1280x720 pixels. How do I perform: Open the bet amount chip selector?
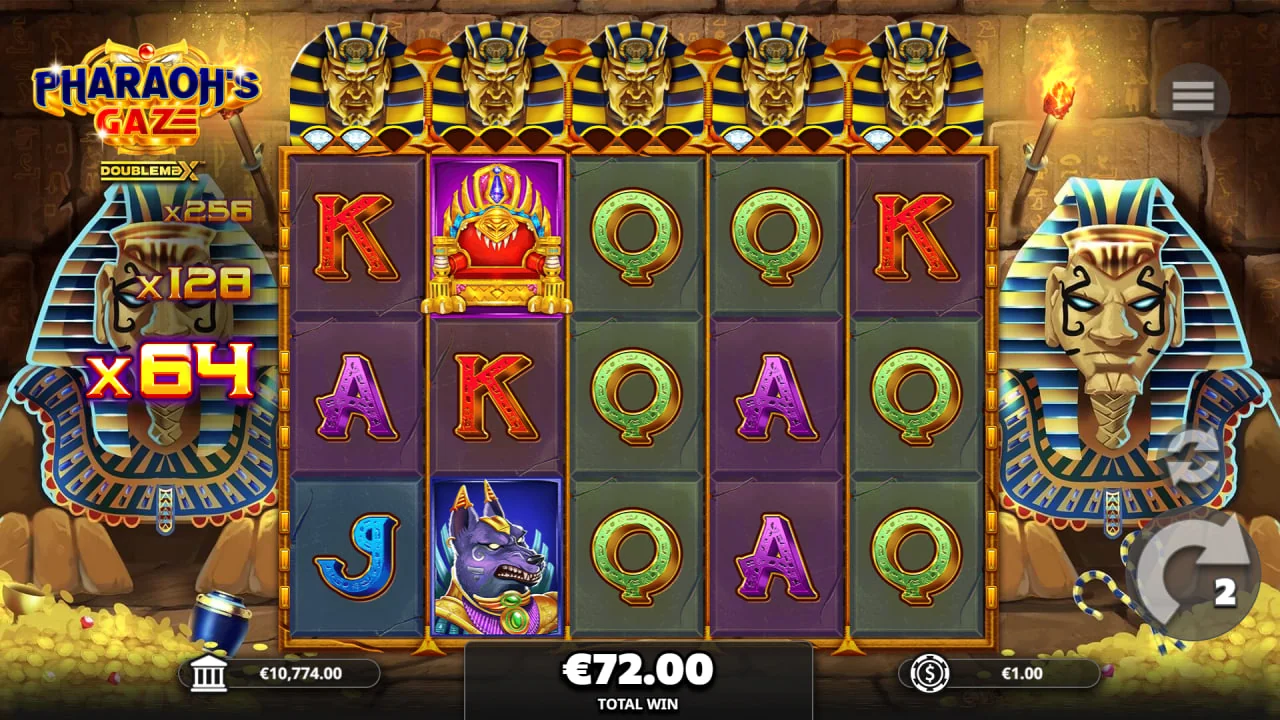[x=930, y=674]
